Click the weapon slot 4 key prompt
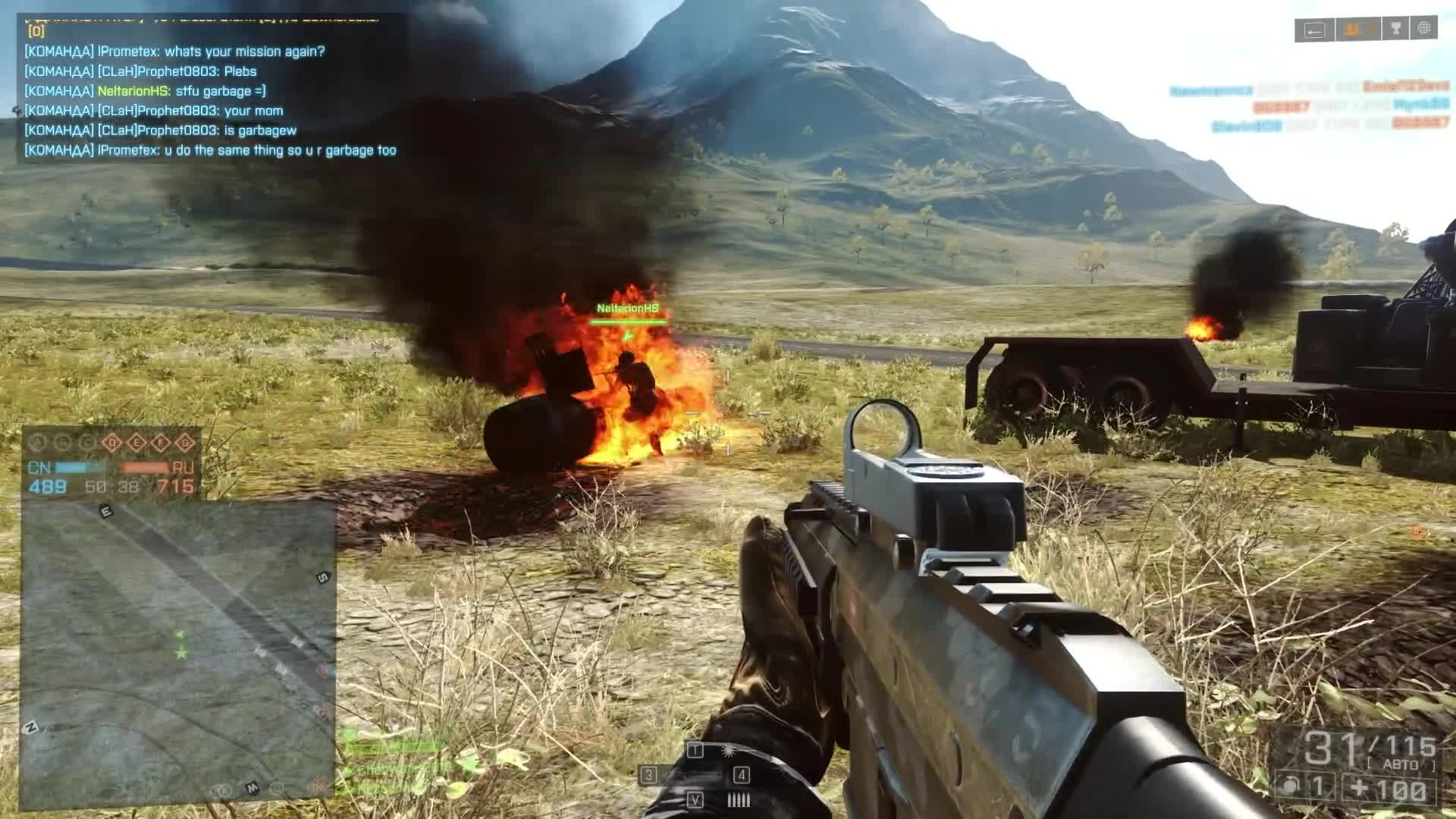The width and height of the screenshot is (1456, 819). (x=742, y=776)
